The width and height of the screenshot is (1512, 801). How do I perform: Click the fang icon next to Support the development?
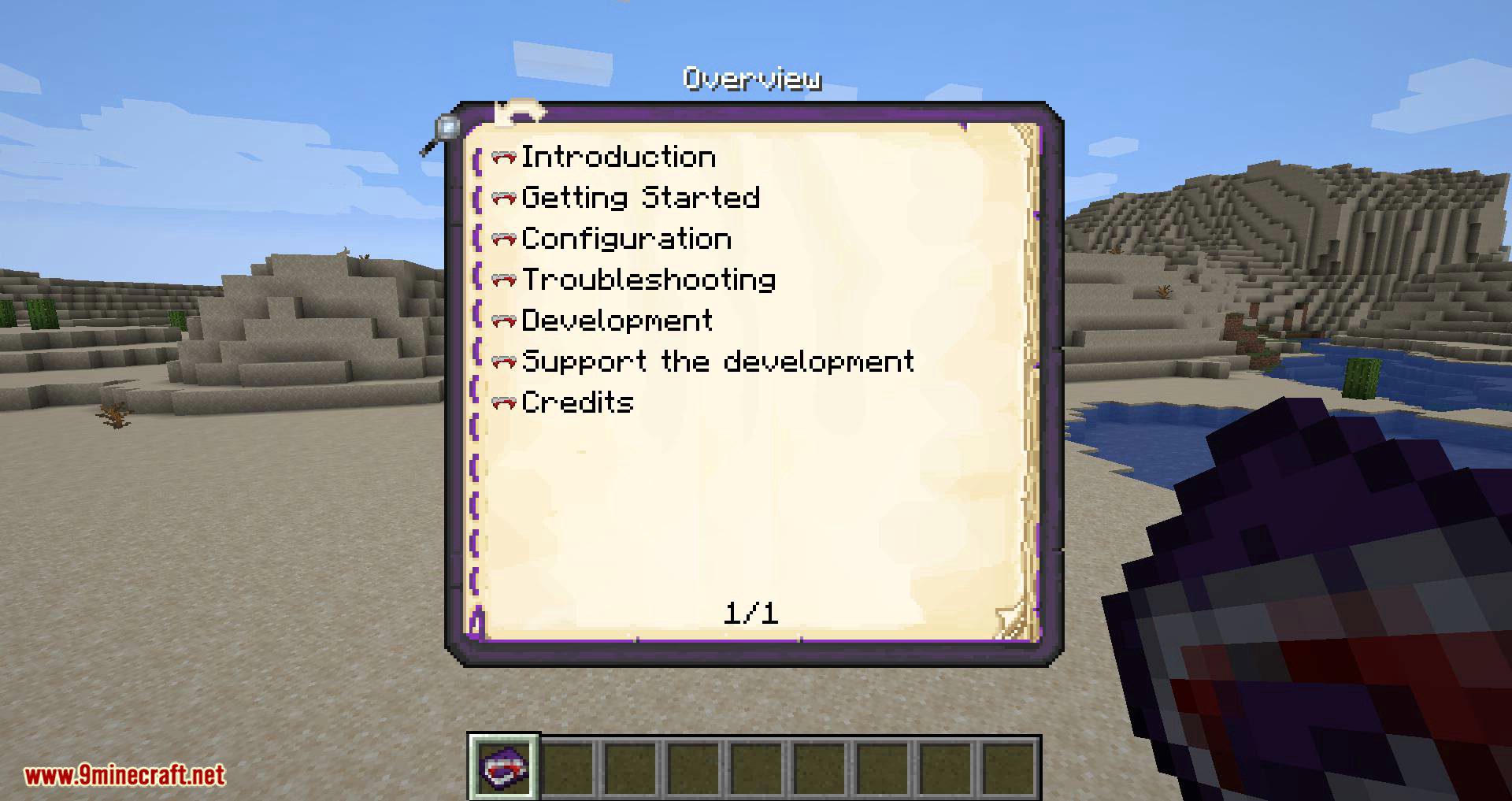point(502,361)
